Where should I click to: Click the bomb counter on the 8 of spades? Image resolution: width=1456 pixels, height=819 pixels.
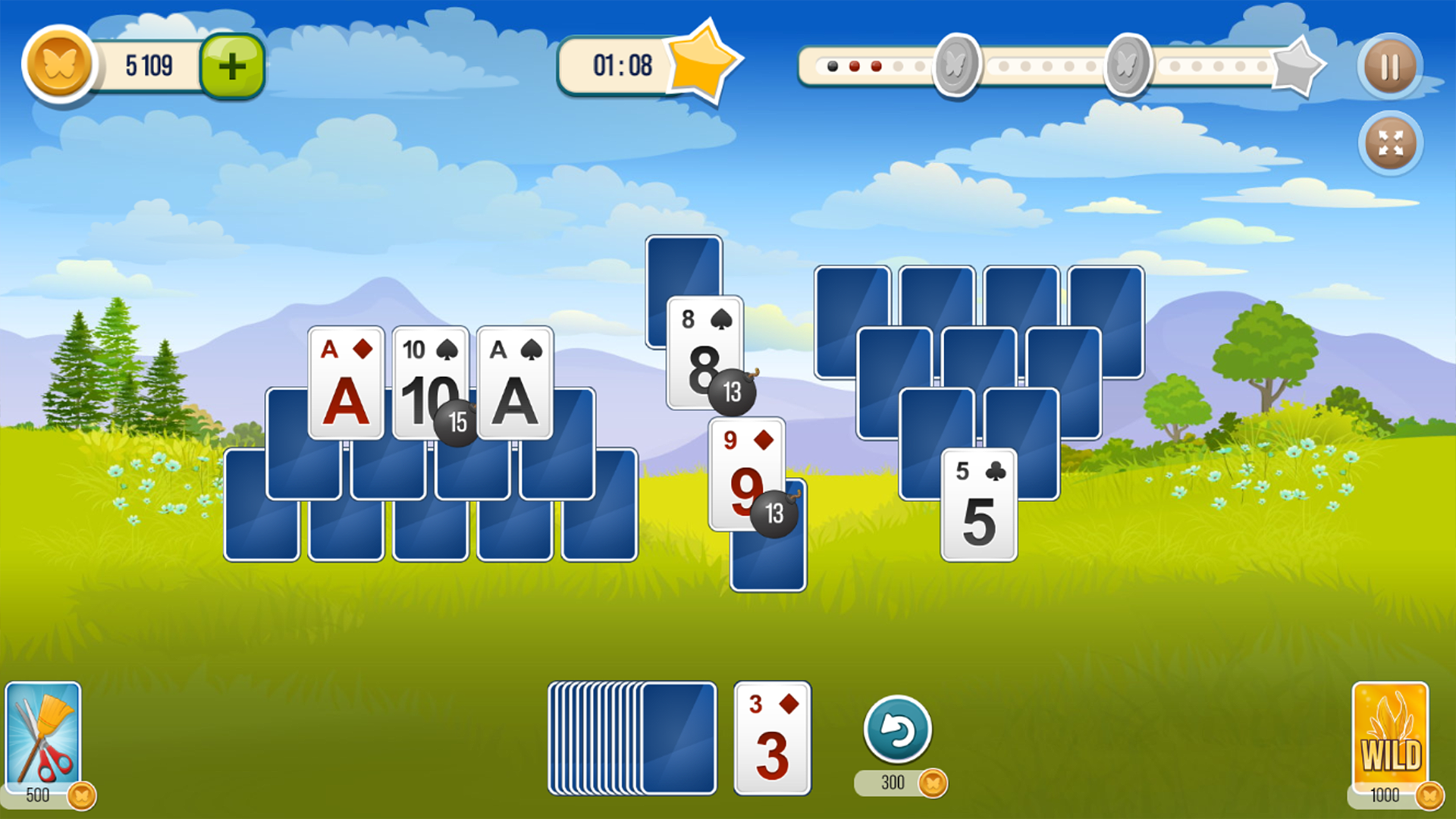pyautogui.click(x=732, y=392)
